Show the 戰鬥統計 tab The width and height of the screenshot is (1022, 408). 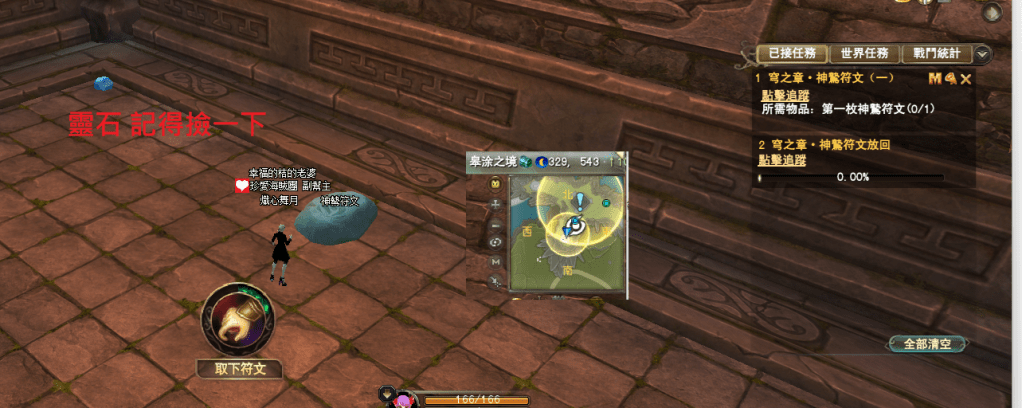937,54
